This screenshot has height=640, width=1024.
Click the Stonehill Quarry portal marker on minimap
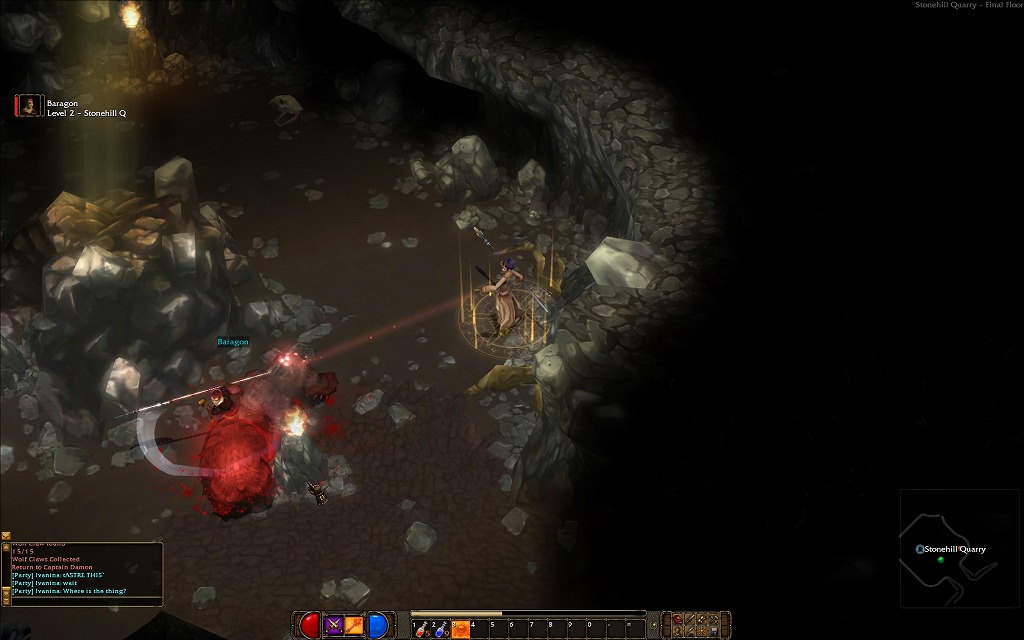click(x=920, y=549)
